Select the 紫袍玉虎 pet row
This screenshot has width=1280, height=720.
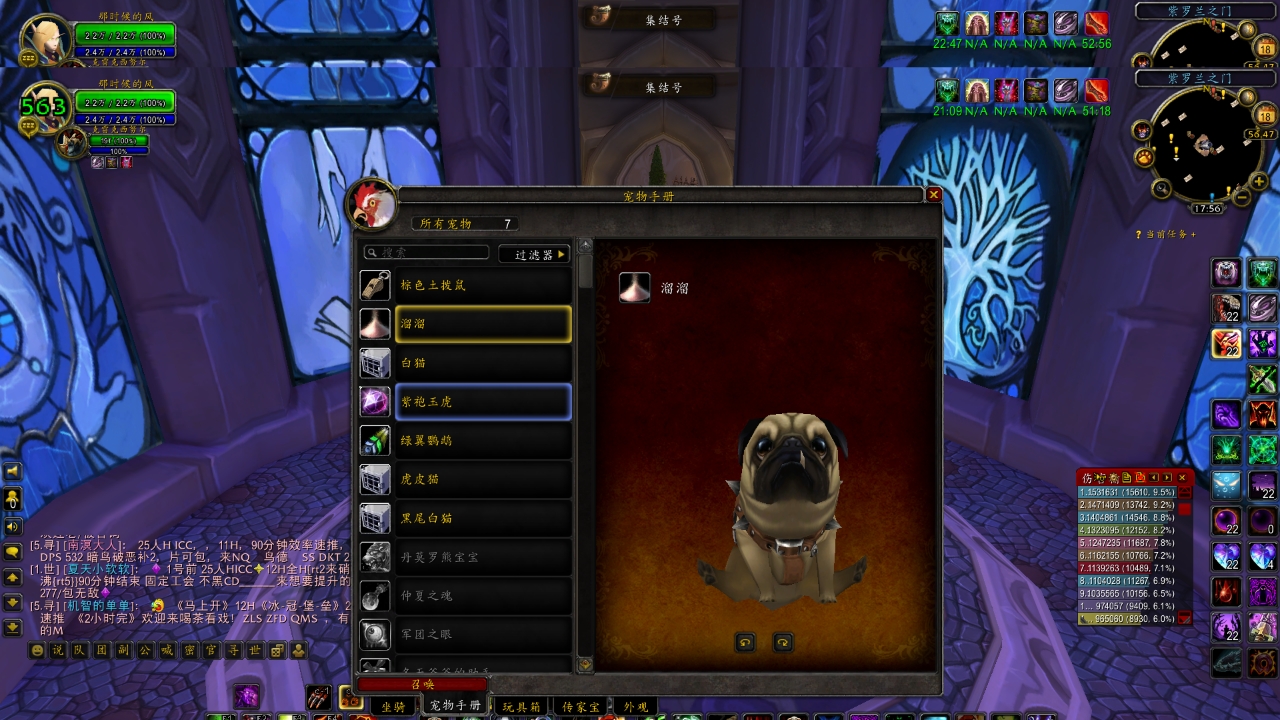coord(483,402)
